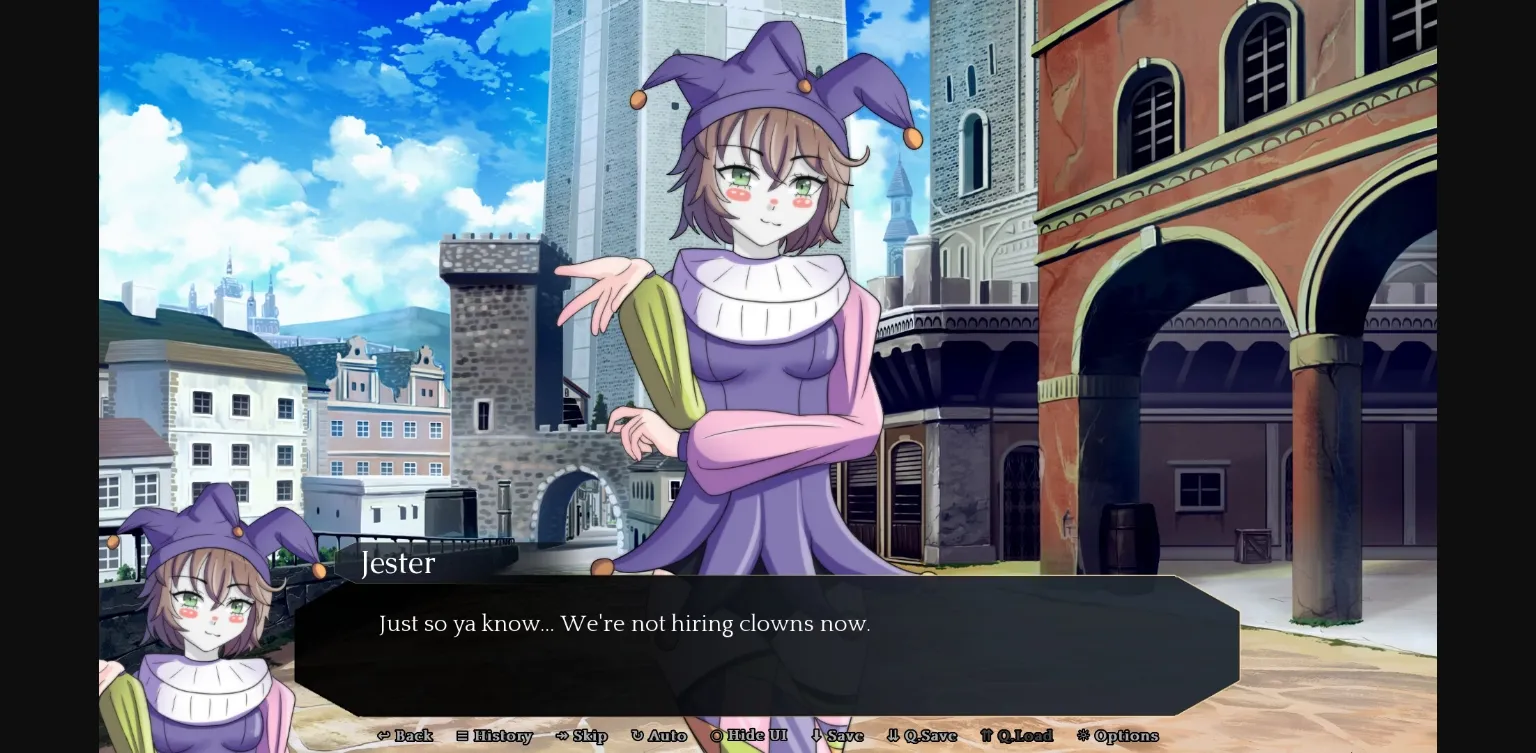Quick save the game via Q.Save
Image resolution: width=1536 pixels, height=753 pixels.
(921, 736)
